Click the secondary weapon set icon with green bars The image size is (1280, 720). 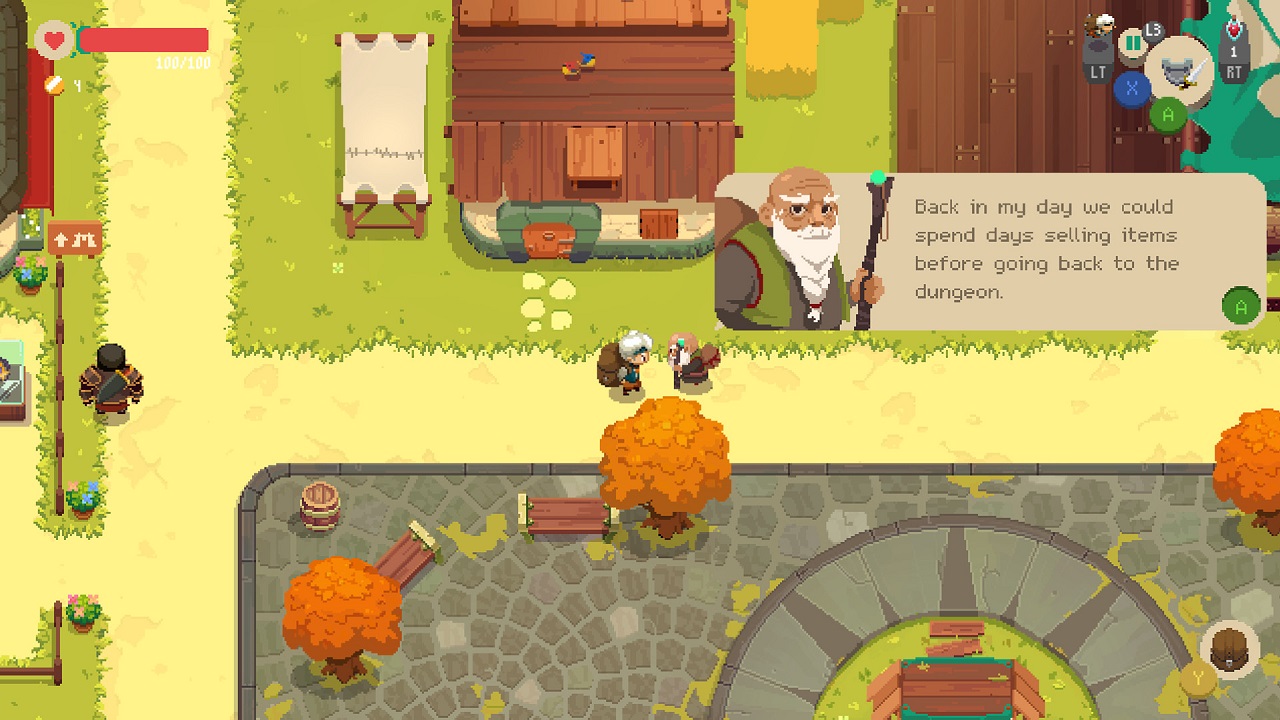(1133, 44)
